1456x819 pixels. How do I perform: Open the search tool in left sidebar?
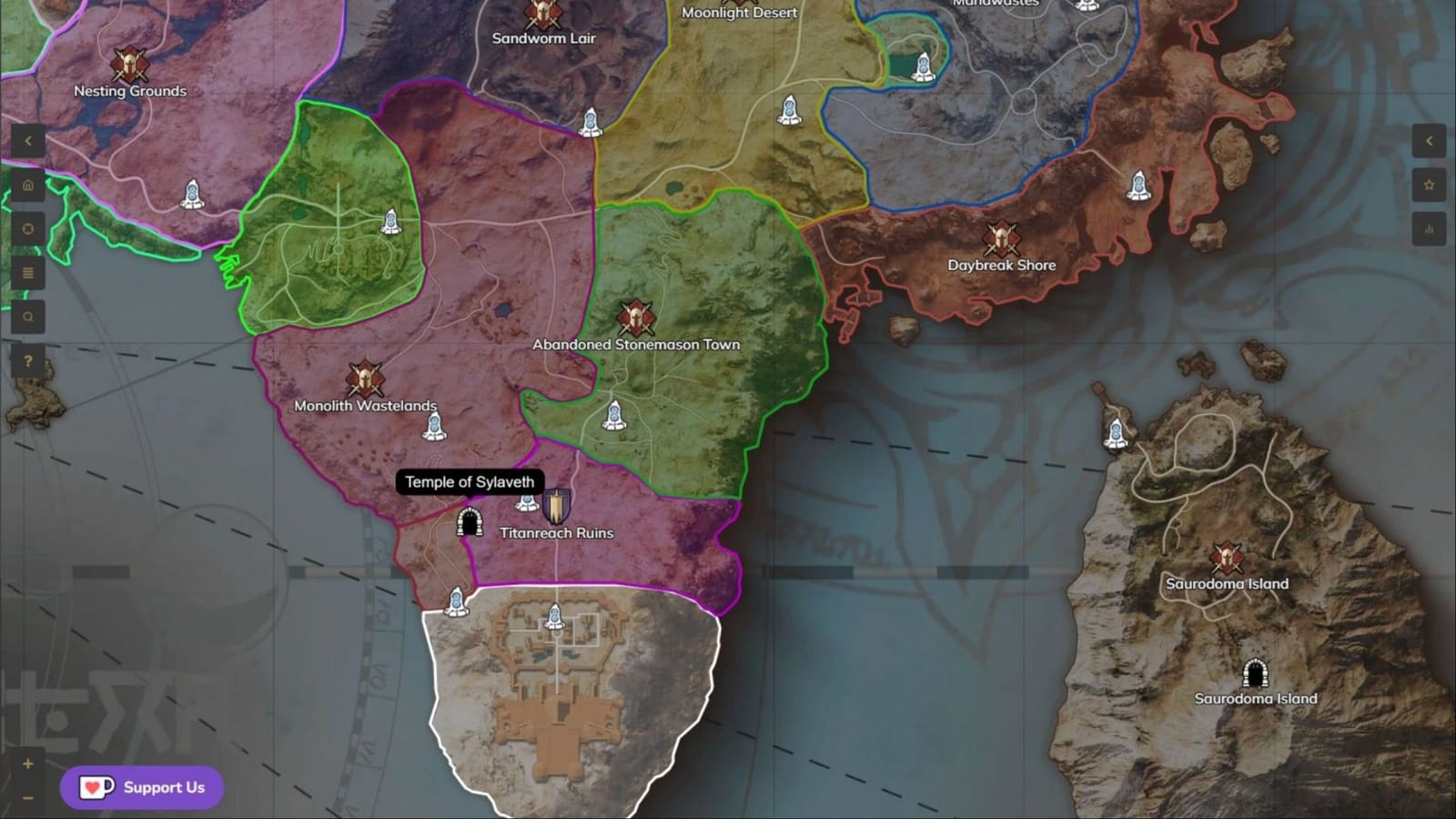28,316
